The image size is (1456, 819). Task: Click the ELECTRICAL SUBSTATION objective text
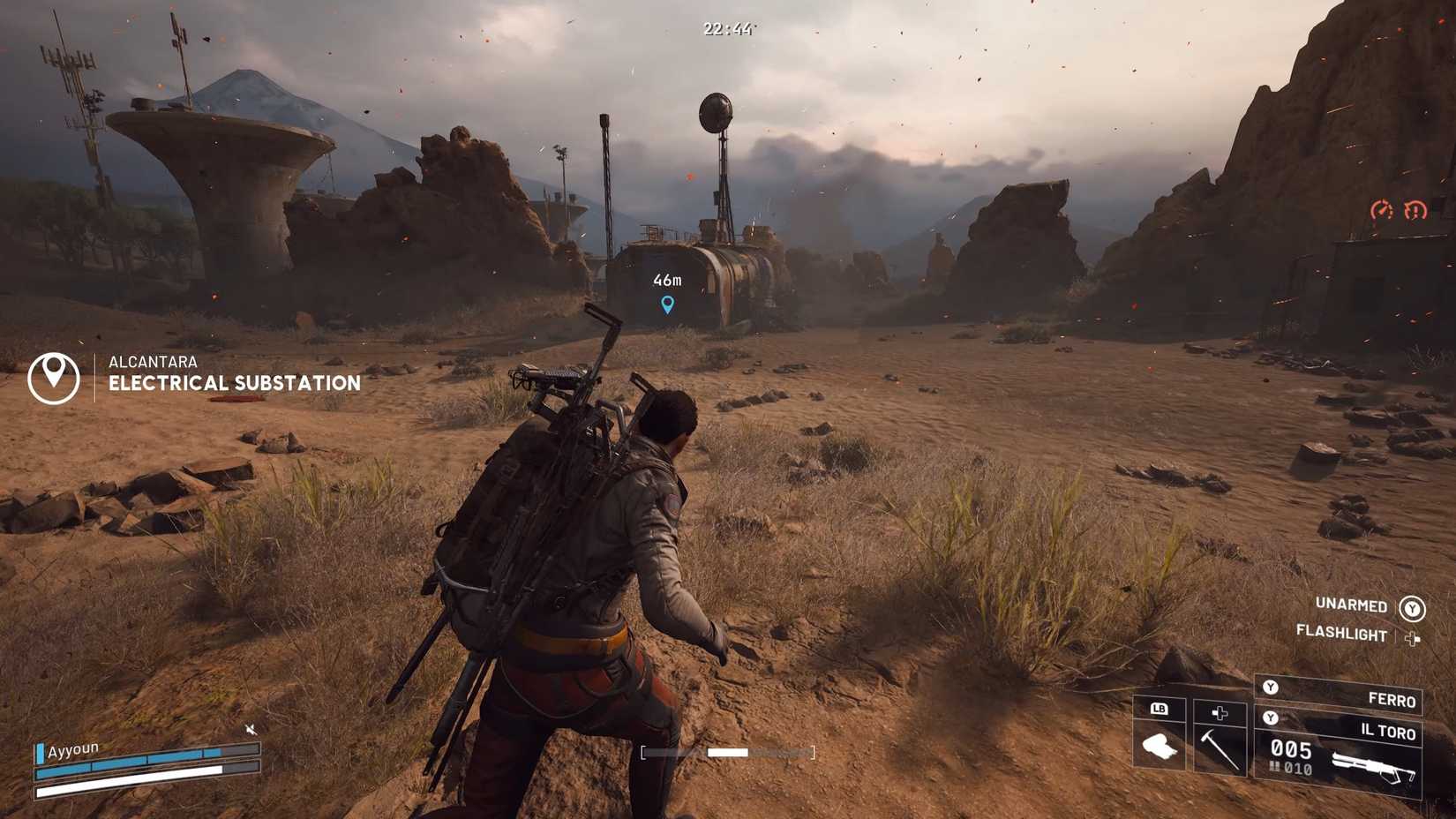coord(234,382)
